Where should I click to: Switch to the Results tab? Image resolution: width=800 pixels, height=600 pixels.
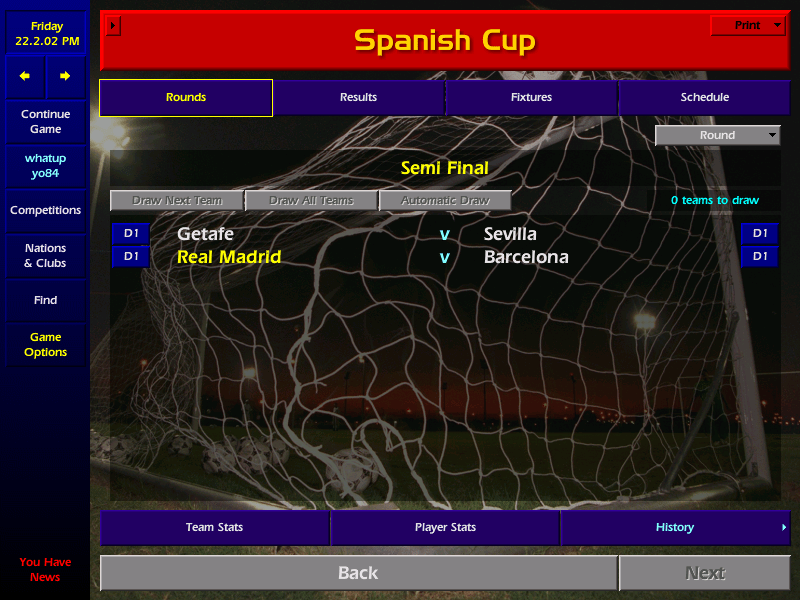pyautogui.click(x=358, y=97)
